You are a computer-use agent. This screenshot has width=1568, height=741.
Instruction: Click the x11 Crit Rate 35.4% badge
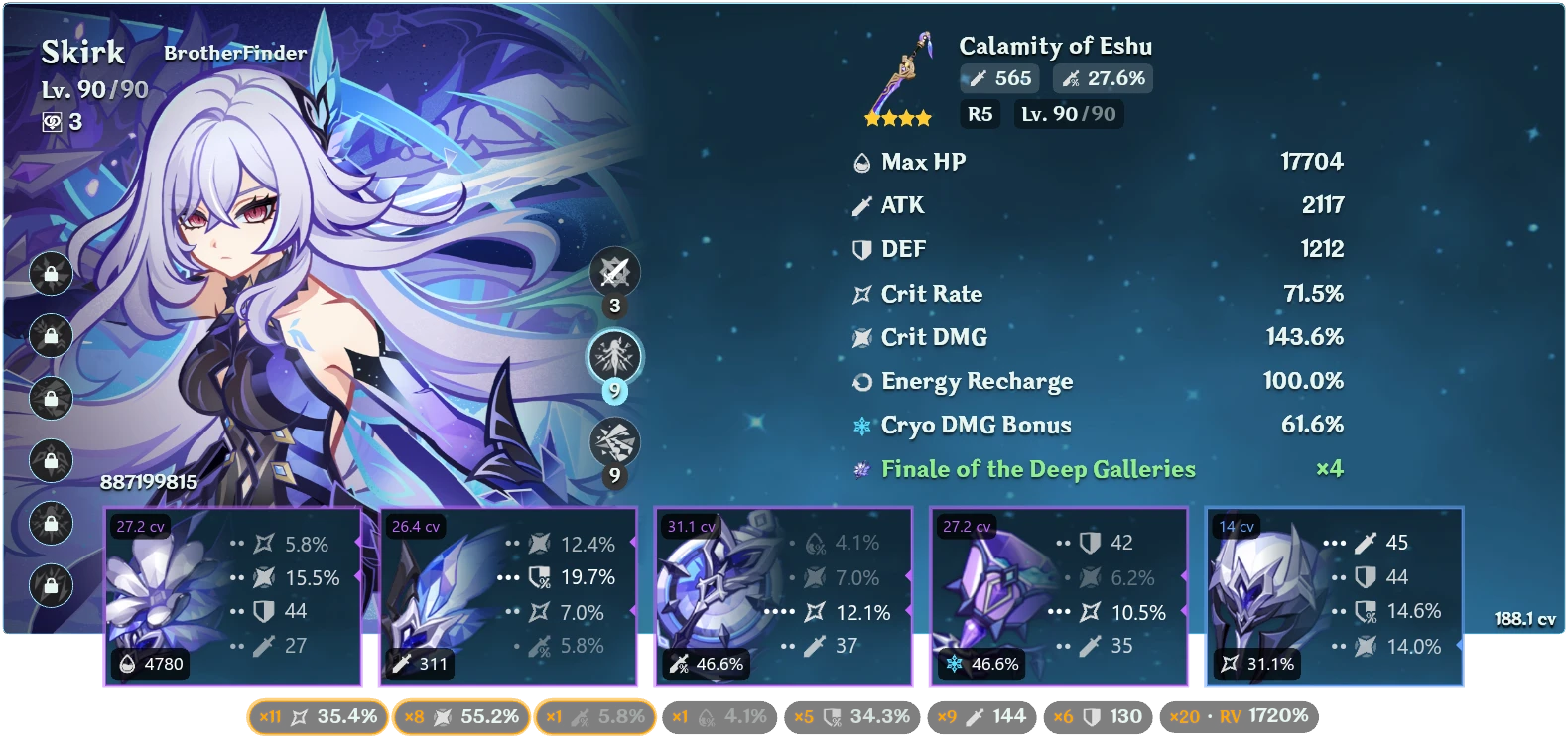318,714
